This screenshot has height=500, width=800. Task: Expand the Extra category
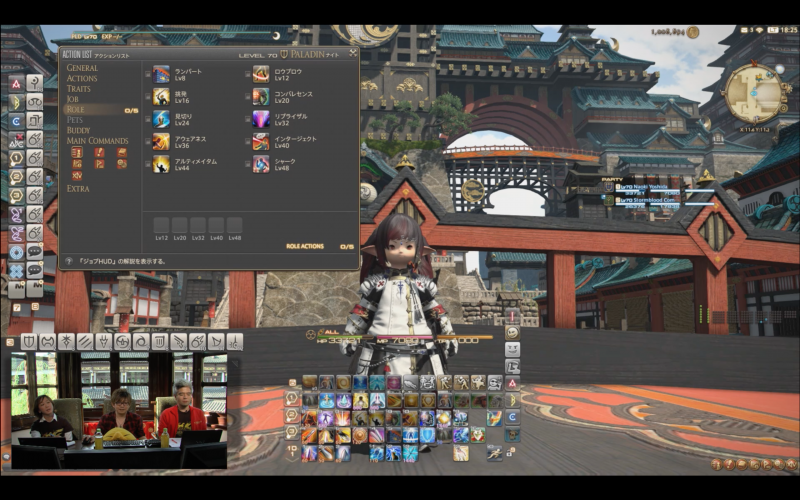(78, 188)
